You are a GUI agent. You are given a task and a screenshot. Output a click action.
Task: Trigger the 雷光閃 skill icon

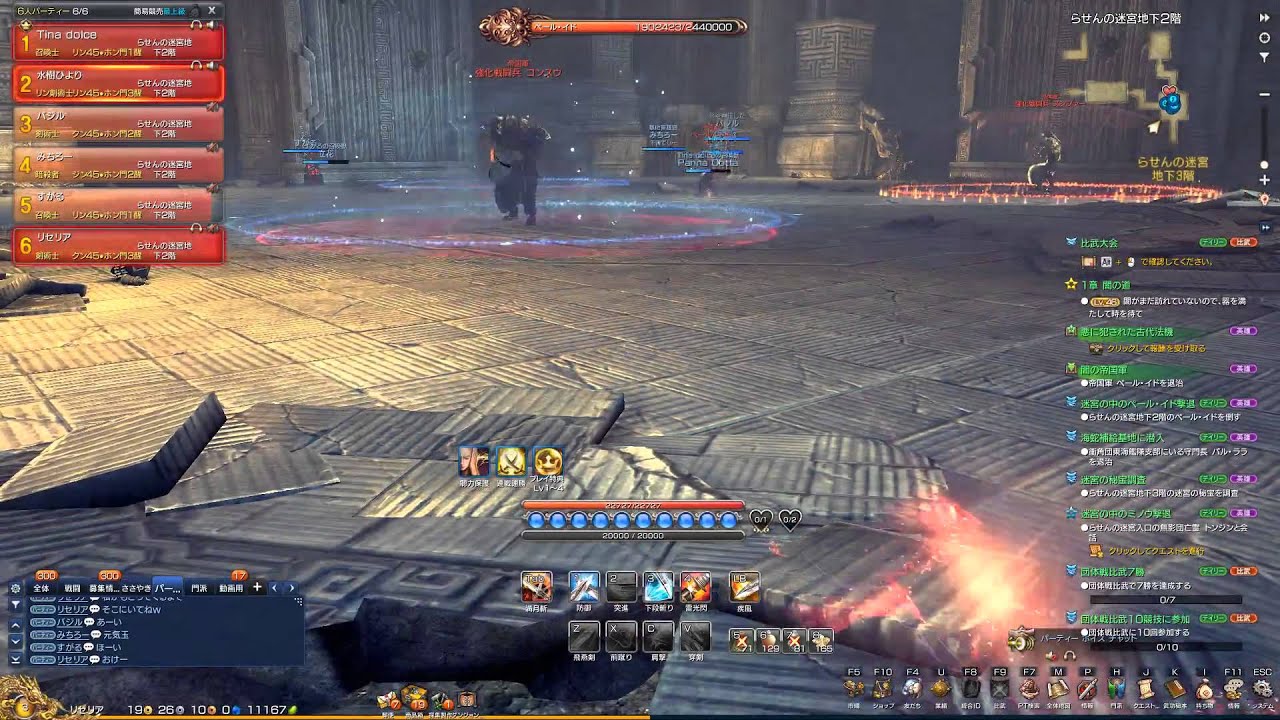point(695,587)
